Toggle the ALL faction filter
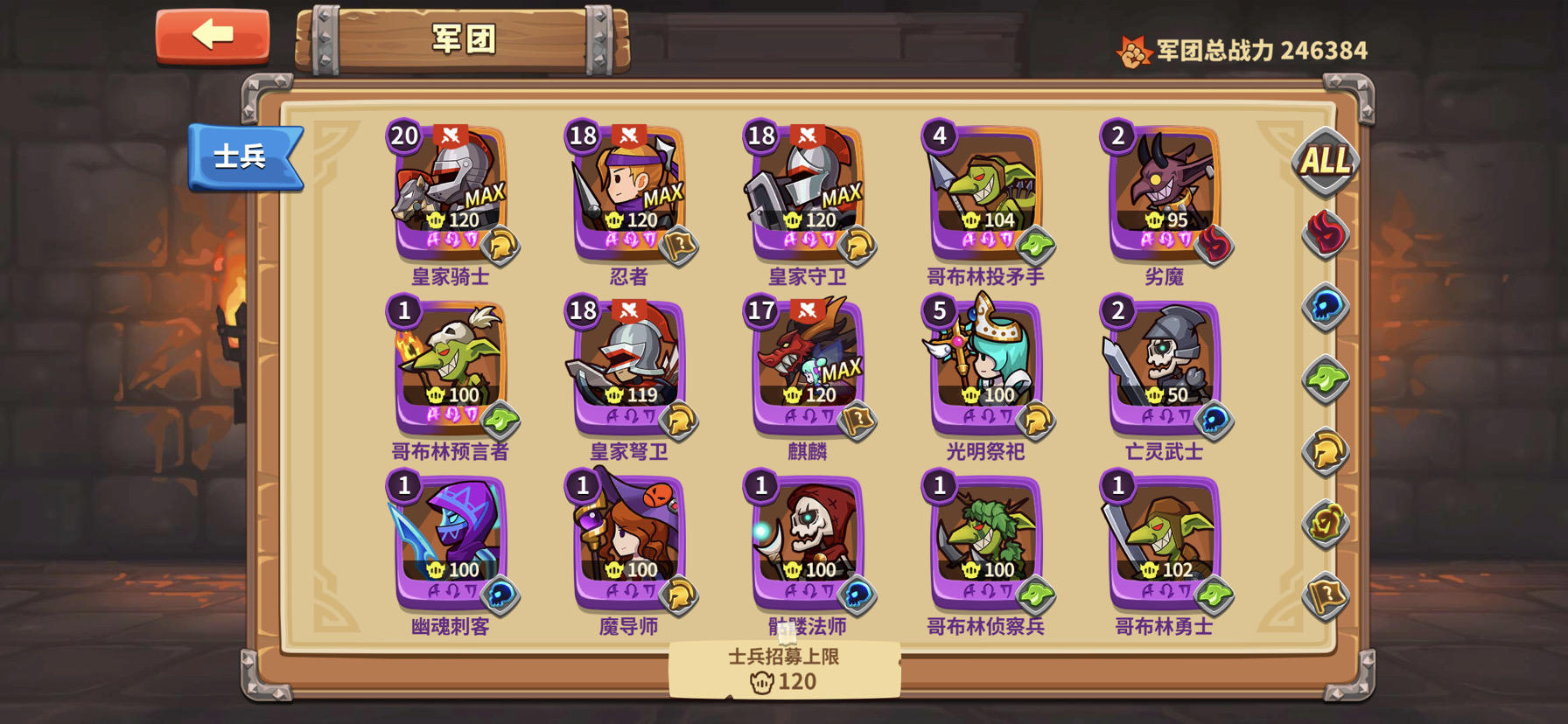Image resolution: width=1568 pixels, height=724 pixels. tap(1327, 162)
